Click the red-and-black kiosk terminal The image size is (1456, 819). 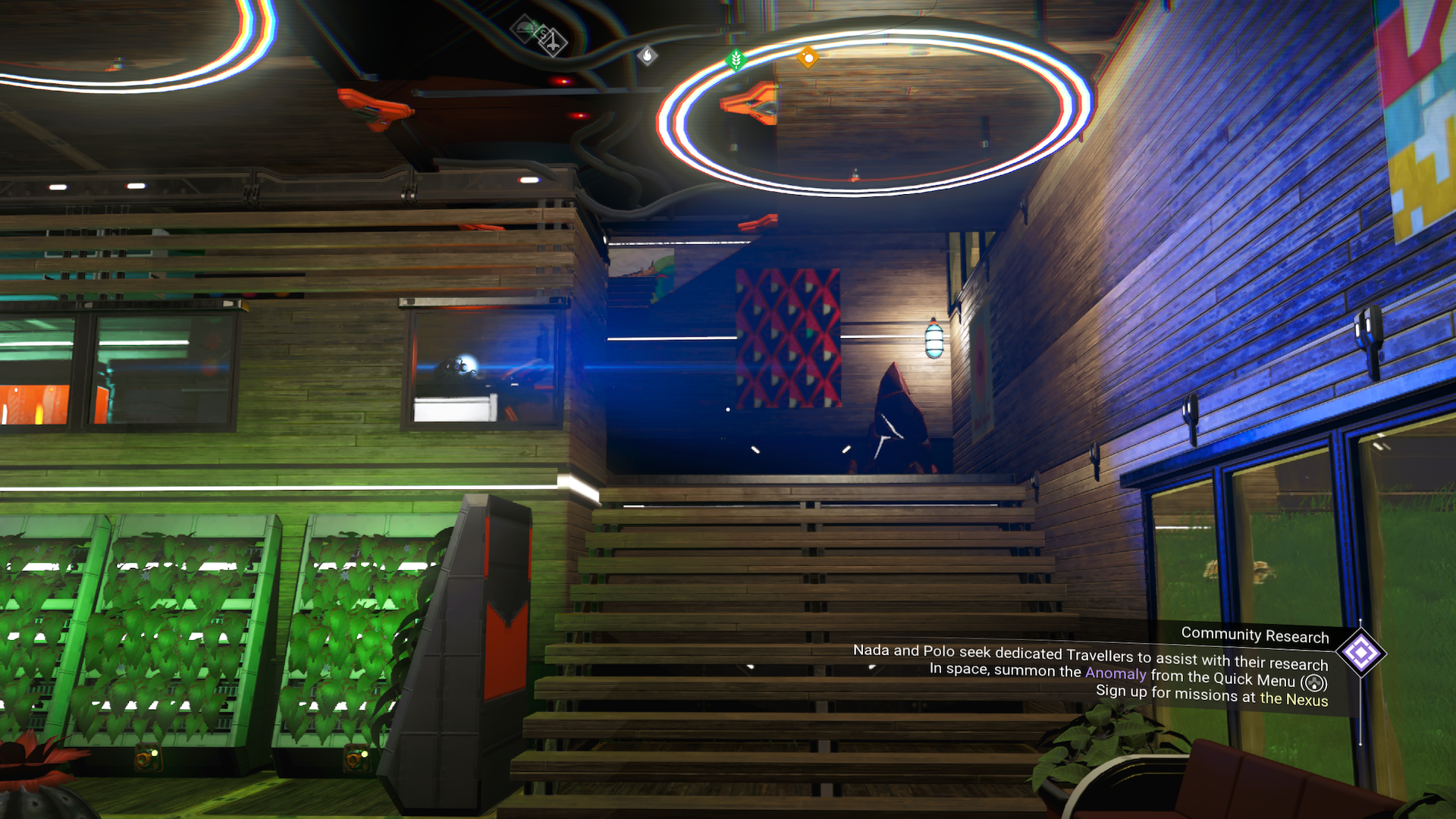485,622
